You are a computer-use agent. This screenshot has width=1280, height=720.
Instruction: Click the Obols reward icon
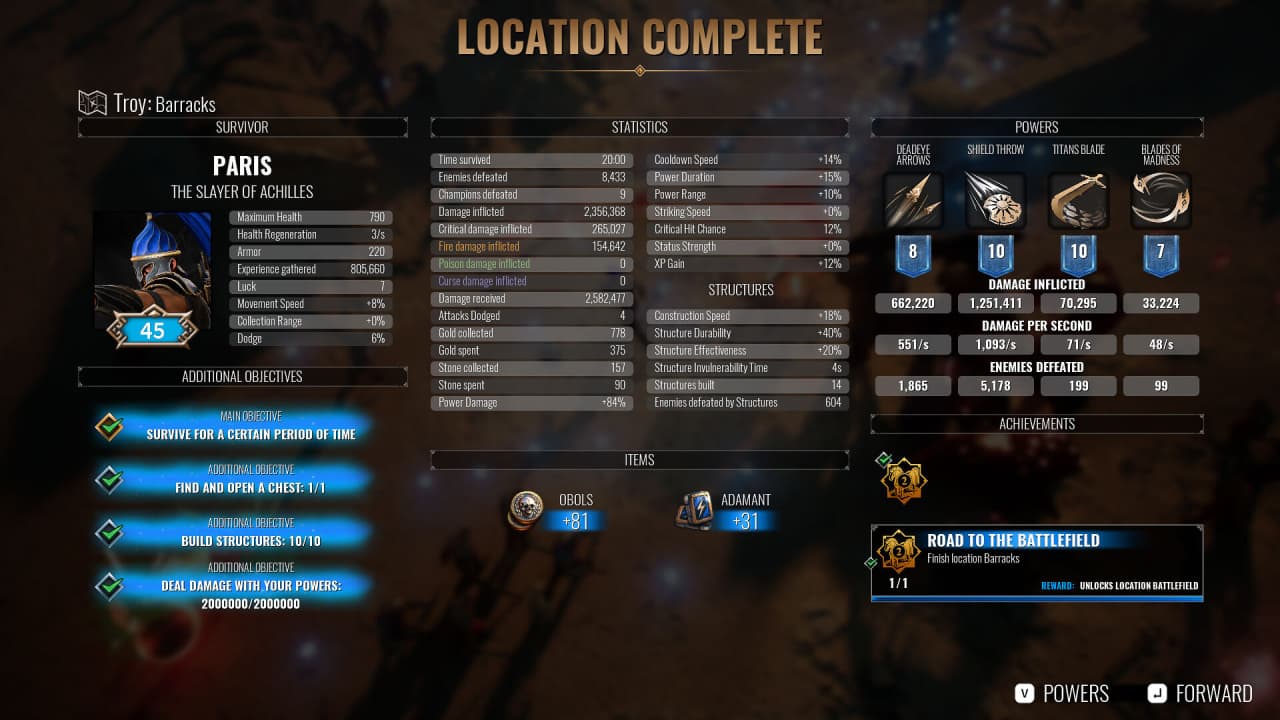tap(526, 510)
